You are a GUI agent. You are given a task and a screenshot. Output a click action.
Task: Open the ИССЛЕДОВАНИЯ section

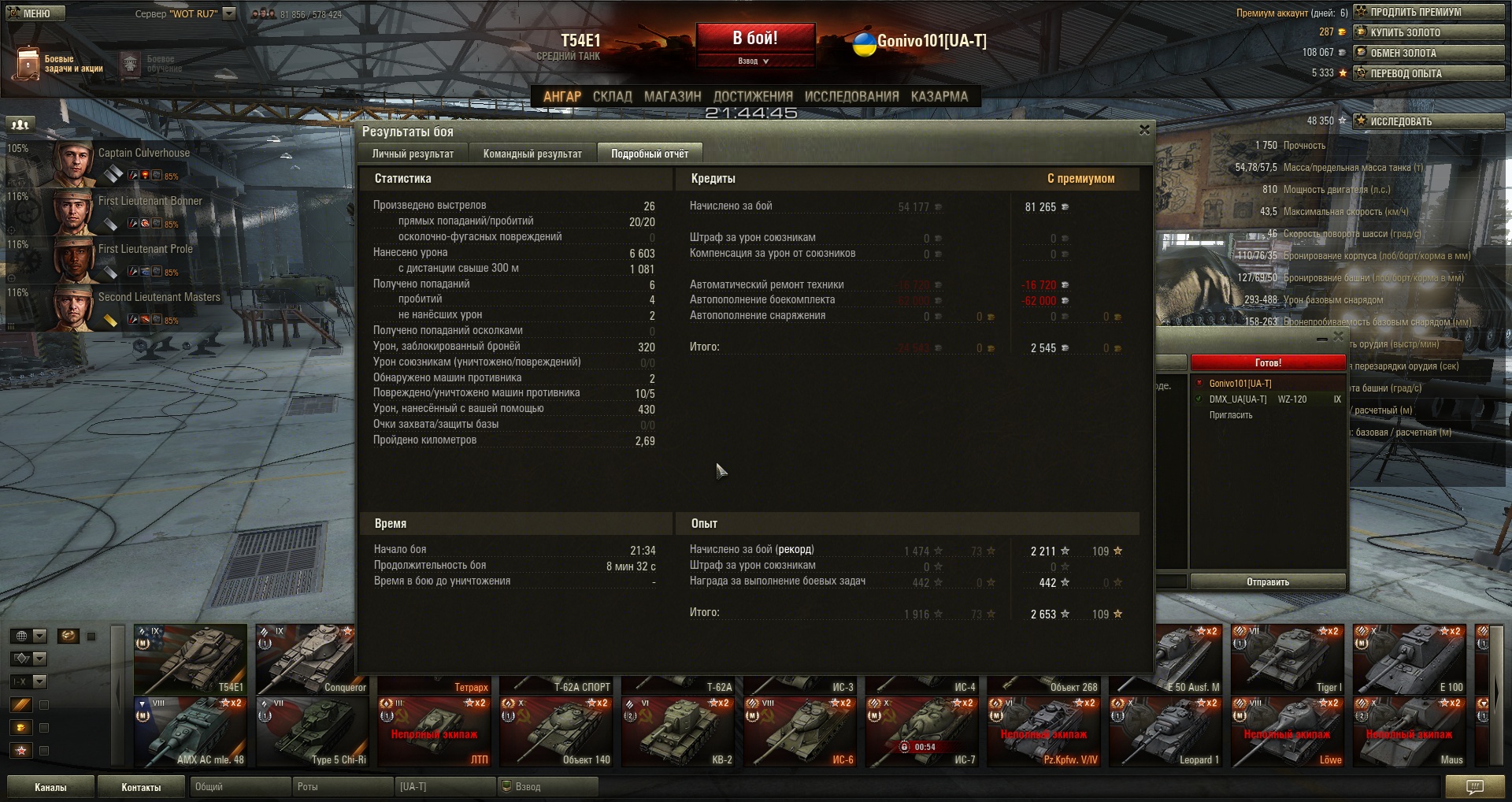(851, 96)
